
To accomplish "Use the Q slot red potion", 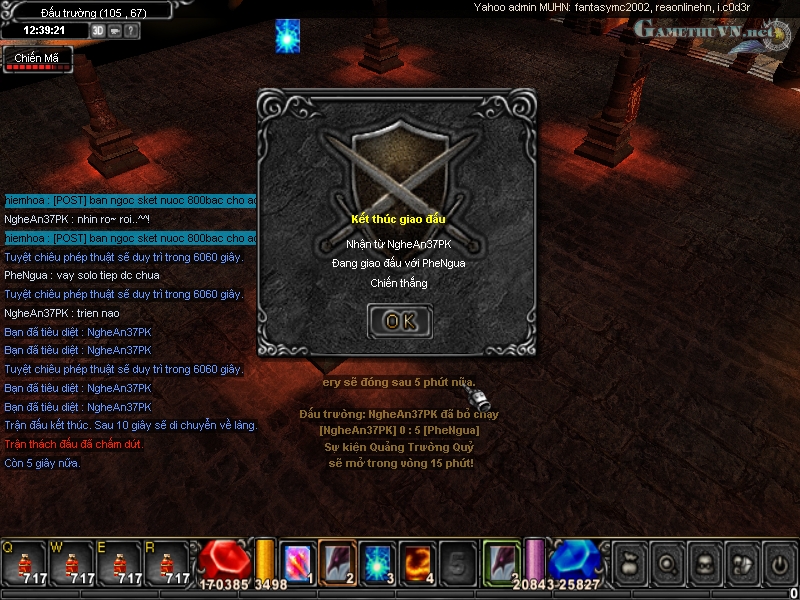I will (23, 564).
